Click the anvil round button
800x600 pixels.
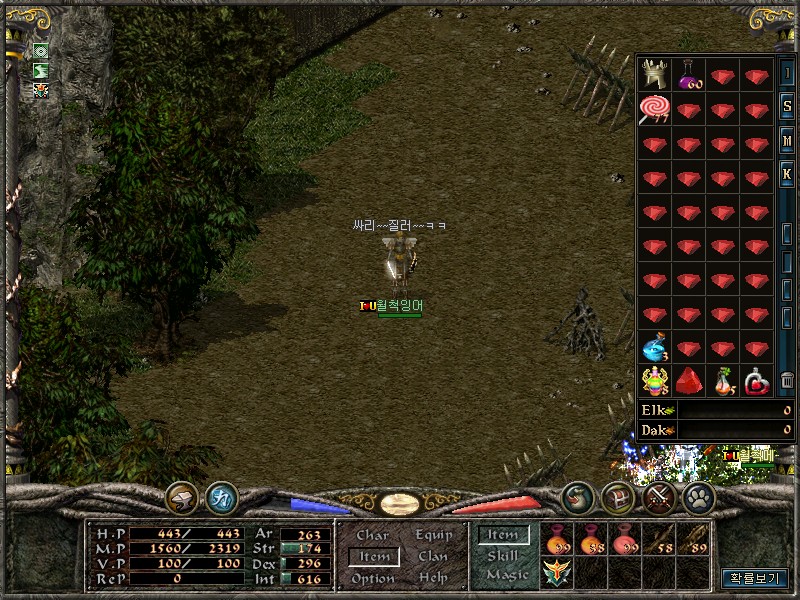pos(183,497)
